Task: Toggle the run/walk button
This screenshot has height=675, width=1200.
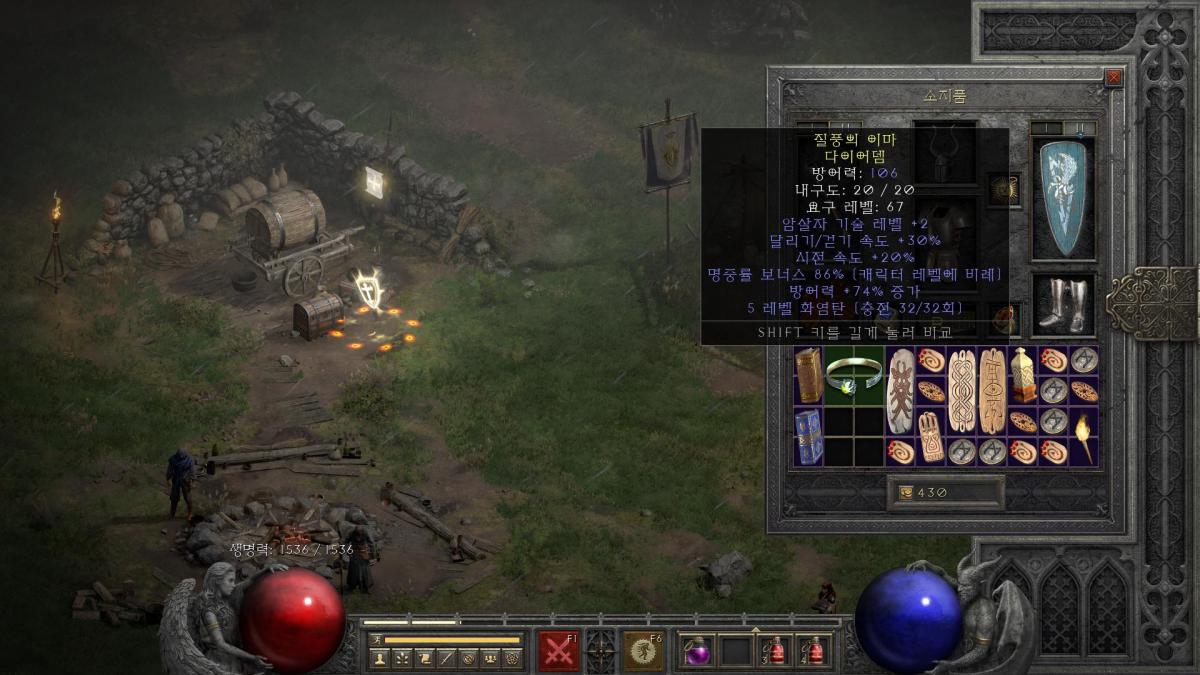Action: [x=376, y=639]
